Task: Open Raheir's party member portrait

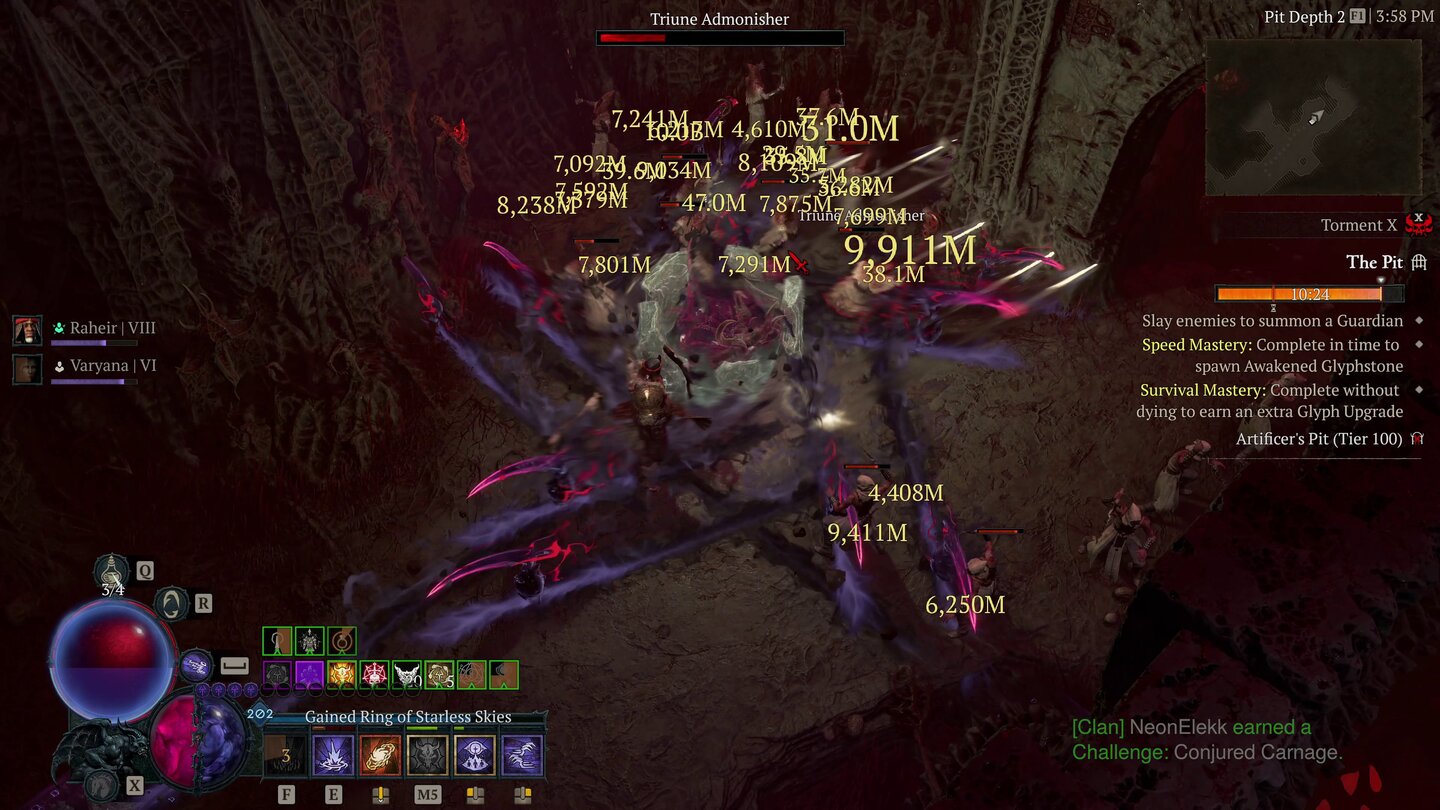Action: [27, 329]
